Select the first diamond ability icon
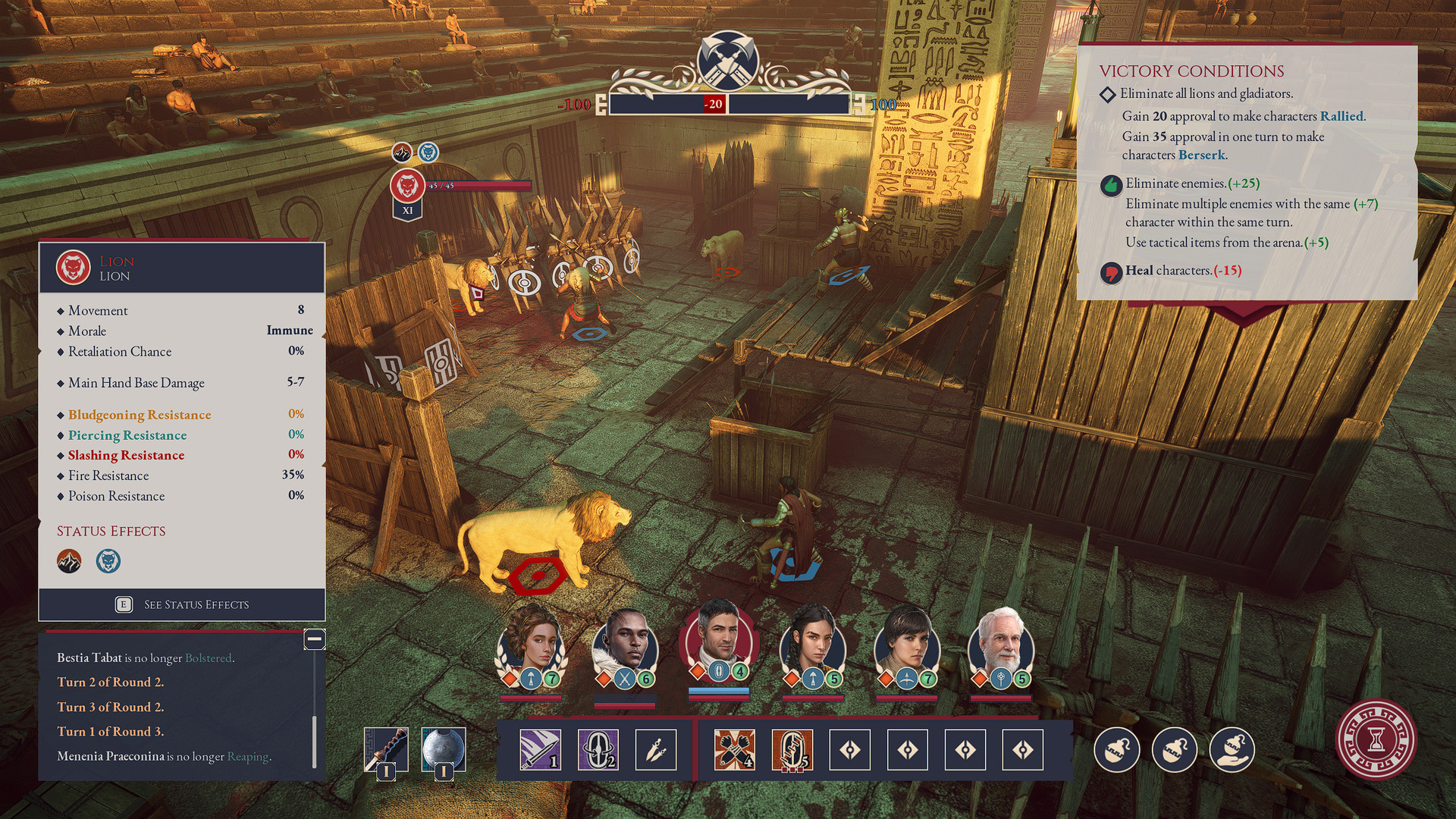Viewport: 1456px width, 819px height. tap(849, 750)
